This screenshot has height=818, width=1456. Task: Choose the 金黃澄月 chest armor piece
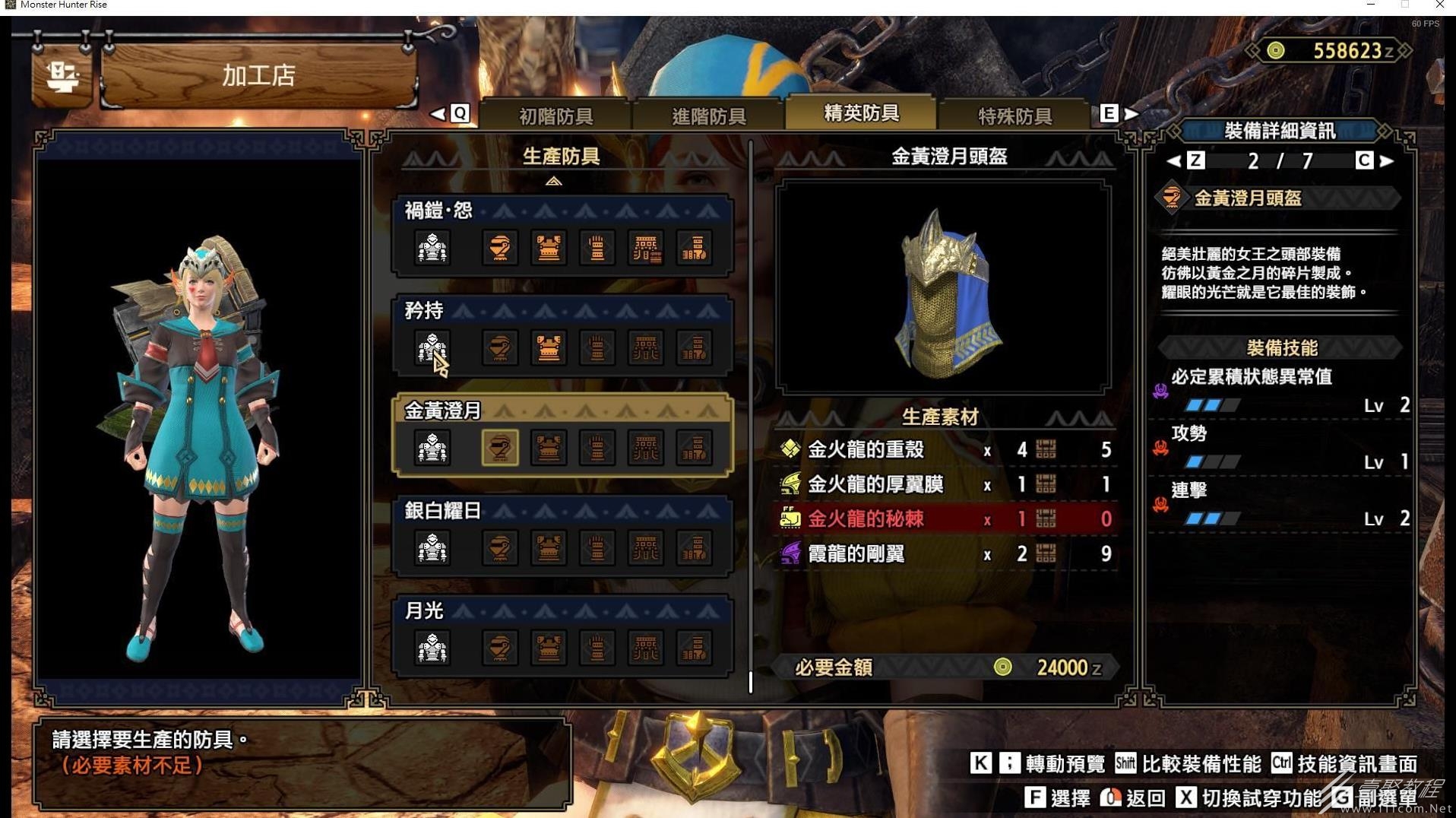[x=548, y=448]
